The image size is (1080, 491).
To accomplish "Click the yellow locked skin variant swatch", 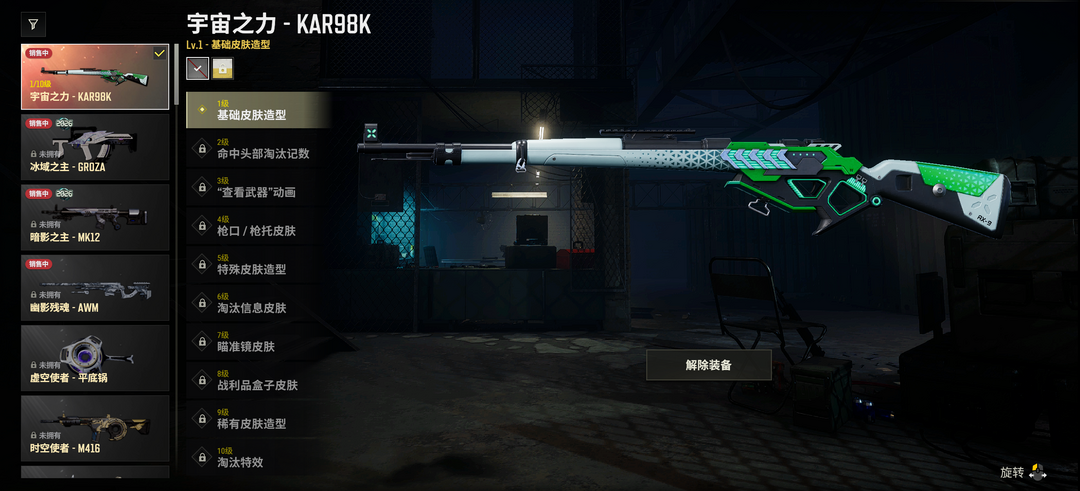I will (x=222, y=68).
